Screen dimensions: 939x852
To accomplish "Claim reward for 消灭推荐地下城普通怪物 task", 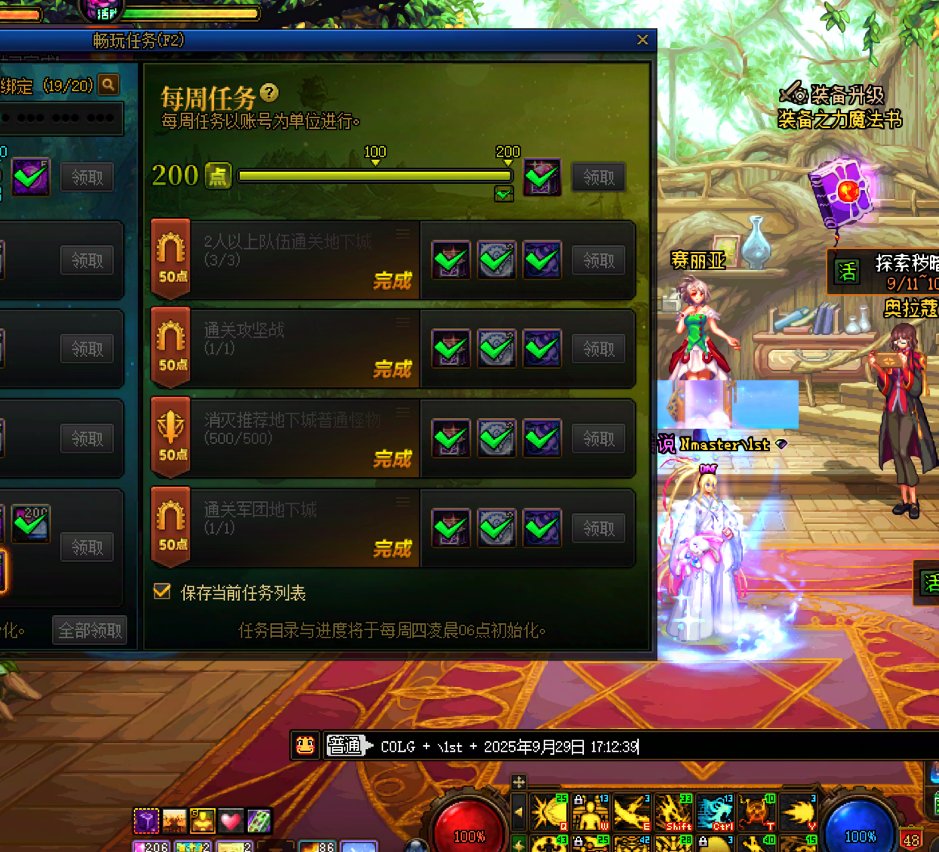I will tap(598, 438).
